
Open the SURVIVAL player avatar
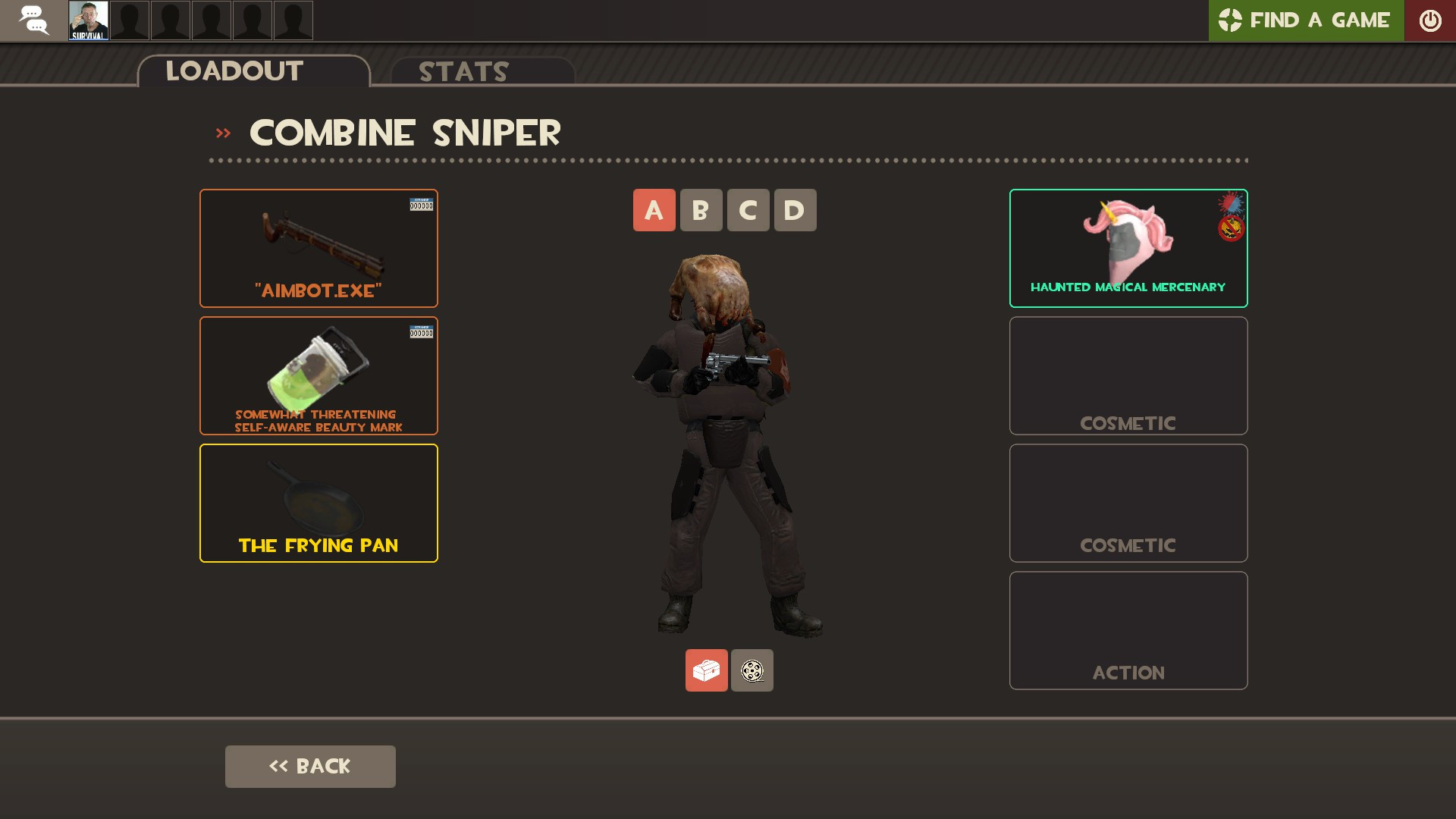coord(89,20)
